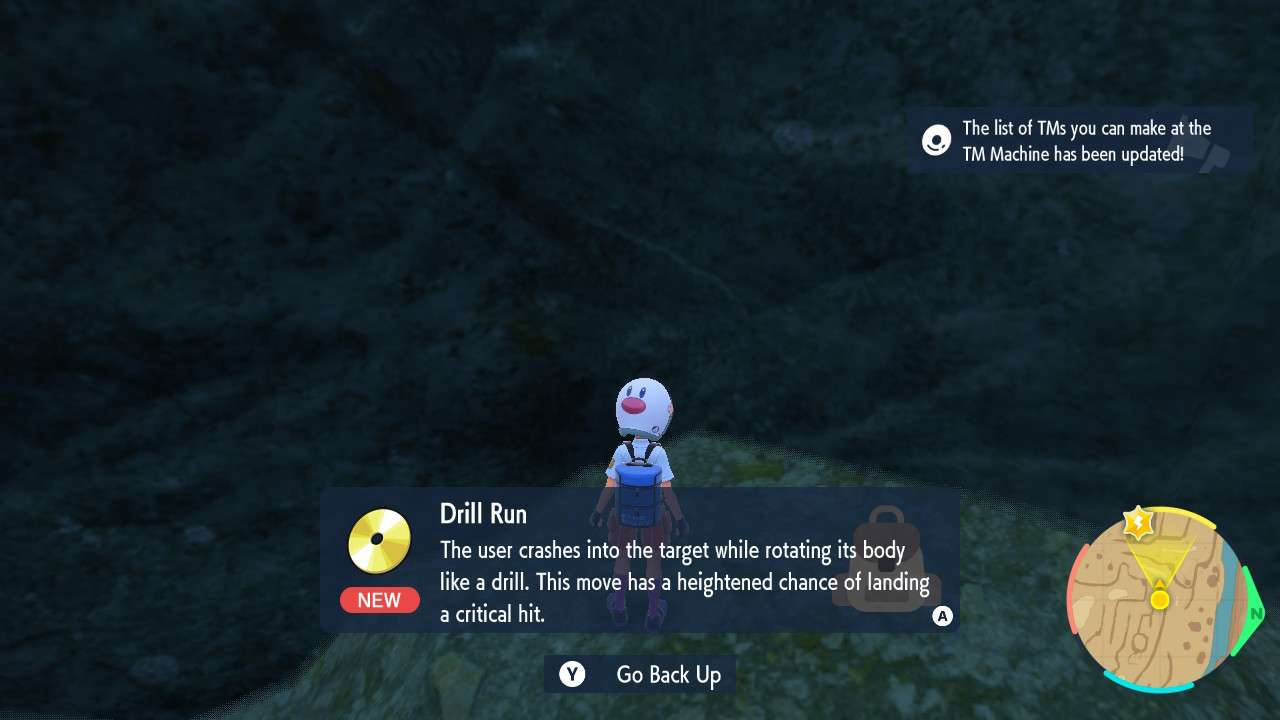Image resolution: width=1280 pixels, height=720 pixels.
Task: Click the sparkling star marker atop the minimap
Action: (x=1140, y=521)
